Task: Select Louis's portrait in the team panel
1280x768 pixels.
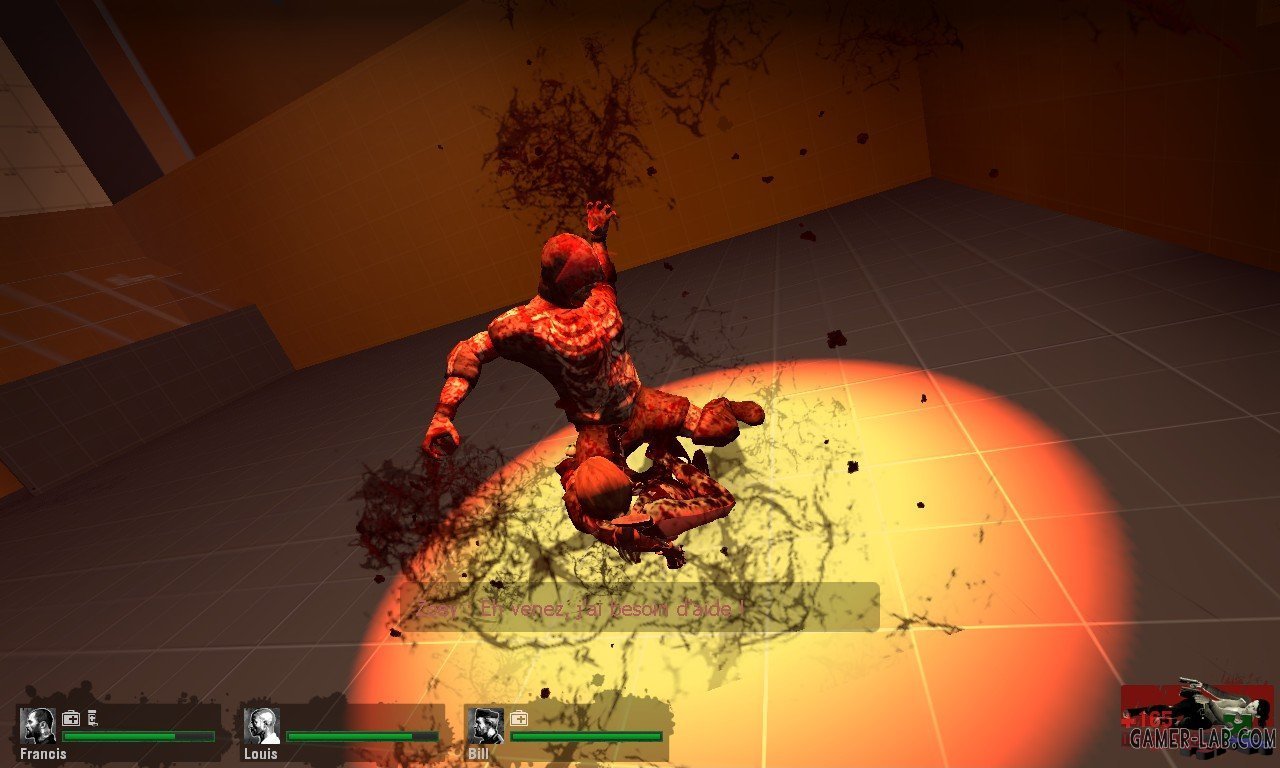Action: [262, 726]
